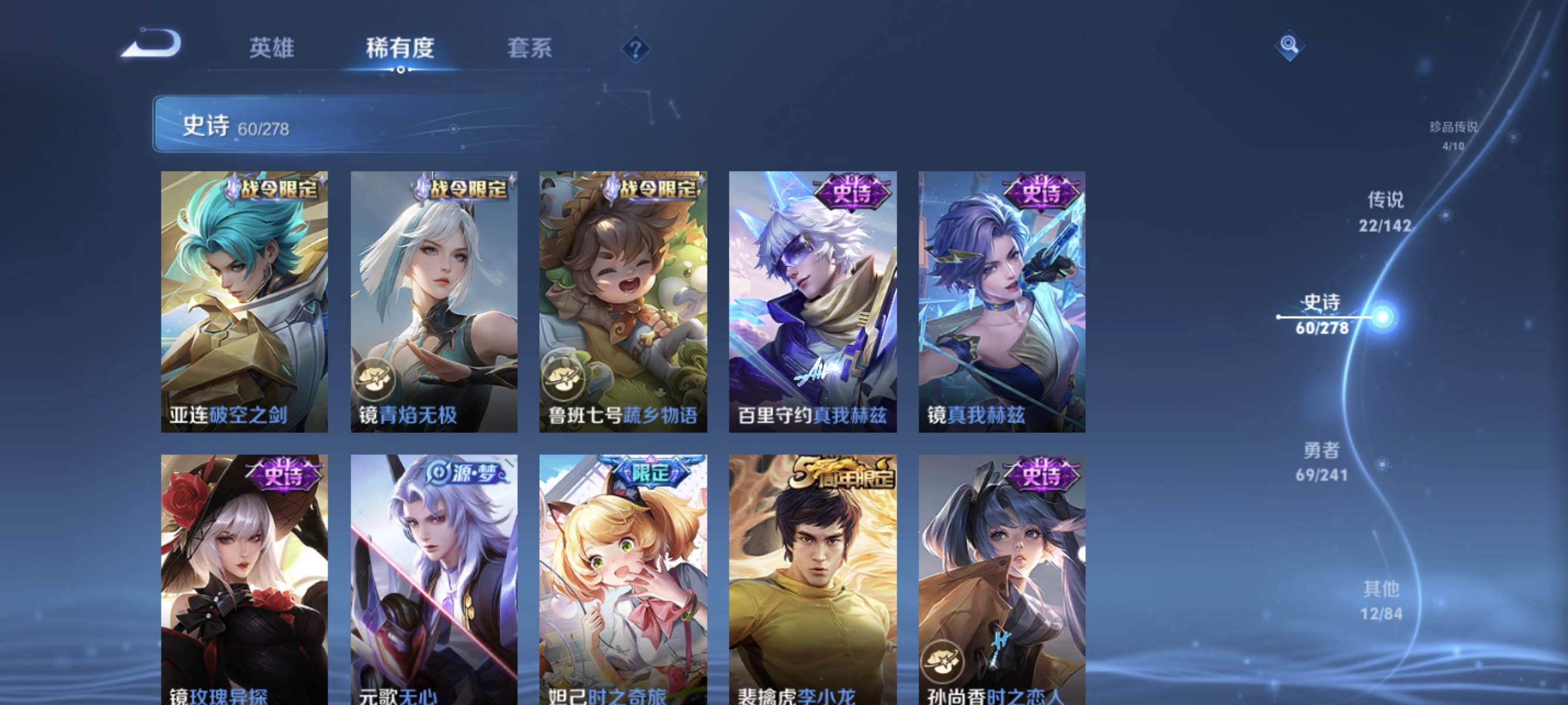This screenshot has height=705, width=1568.
Task: Toggle the circular badge on 孙尚香时之恋人 thumbnail
Action: point(944,660)
